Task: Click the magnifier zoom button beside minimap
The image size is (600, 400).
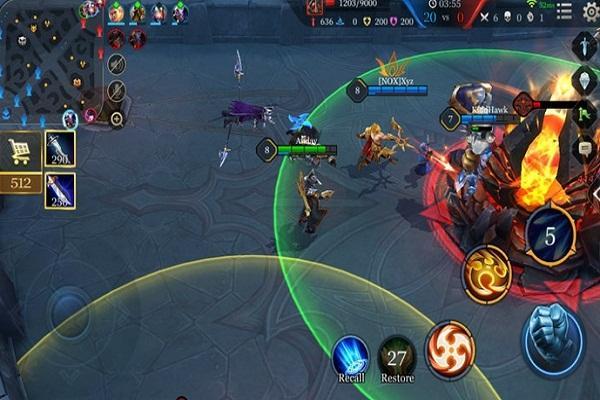Action: click(x=117, y=118)
